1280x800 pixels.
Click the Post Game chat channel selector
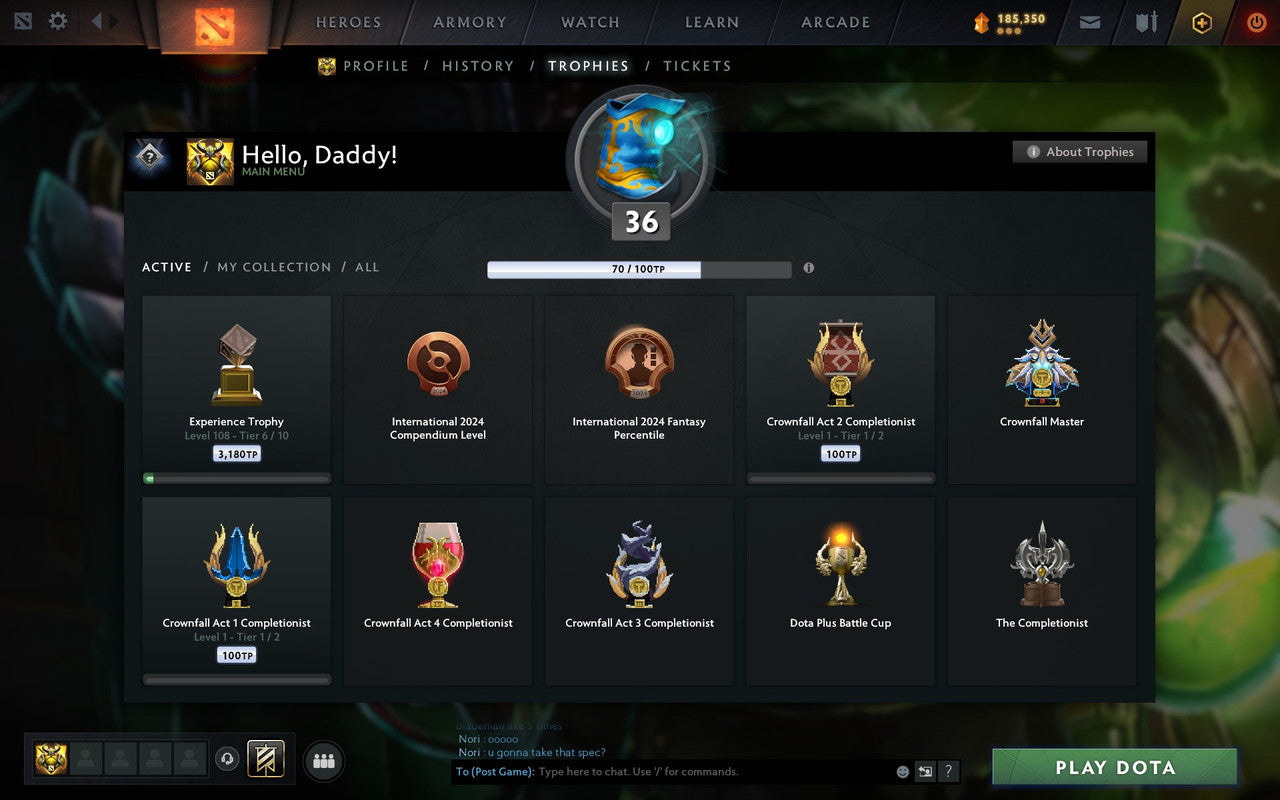click(494, 771)
